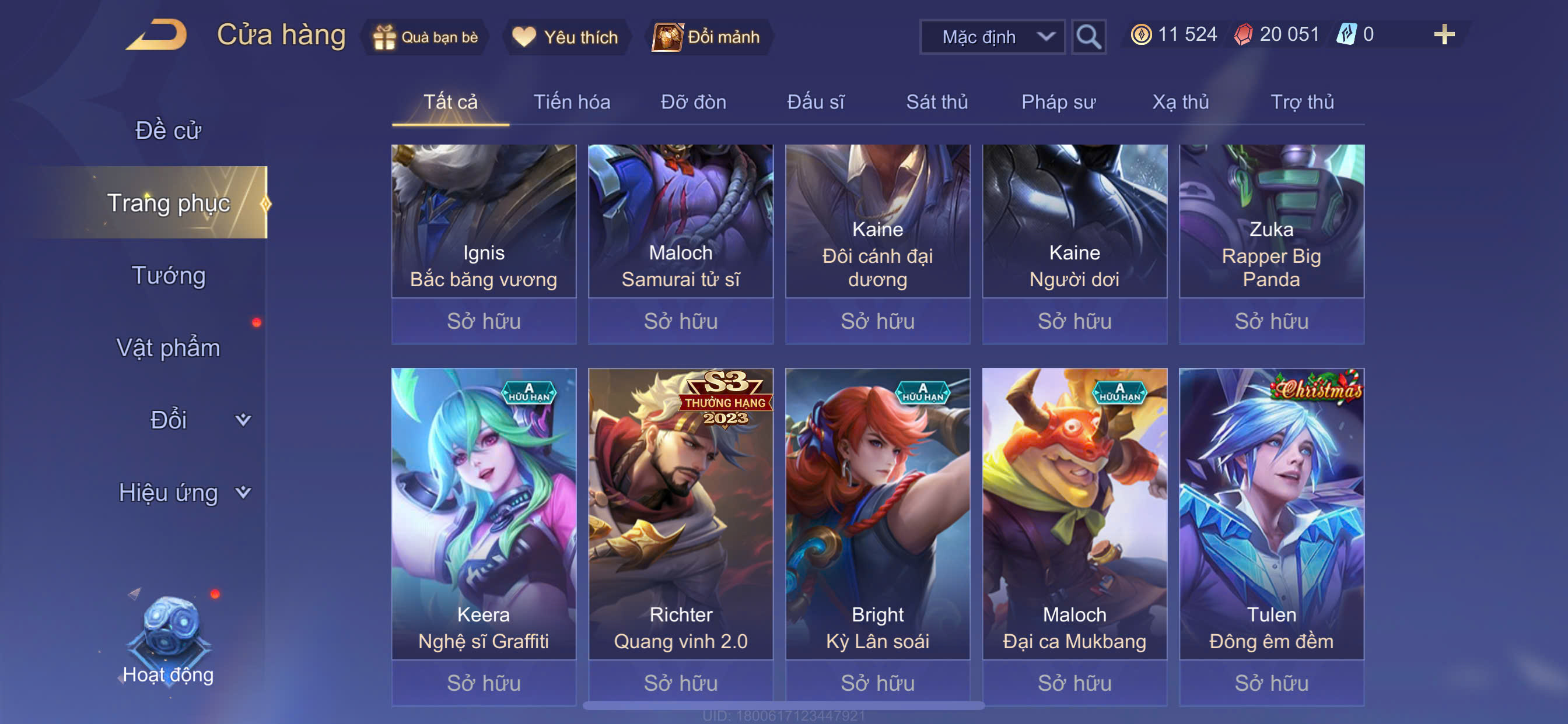Show the Pháp sư skin category

click(1058, 101)
